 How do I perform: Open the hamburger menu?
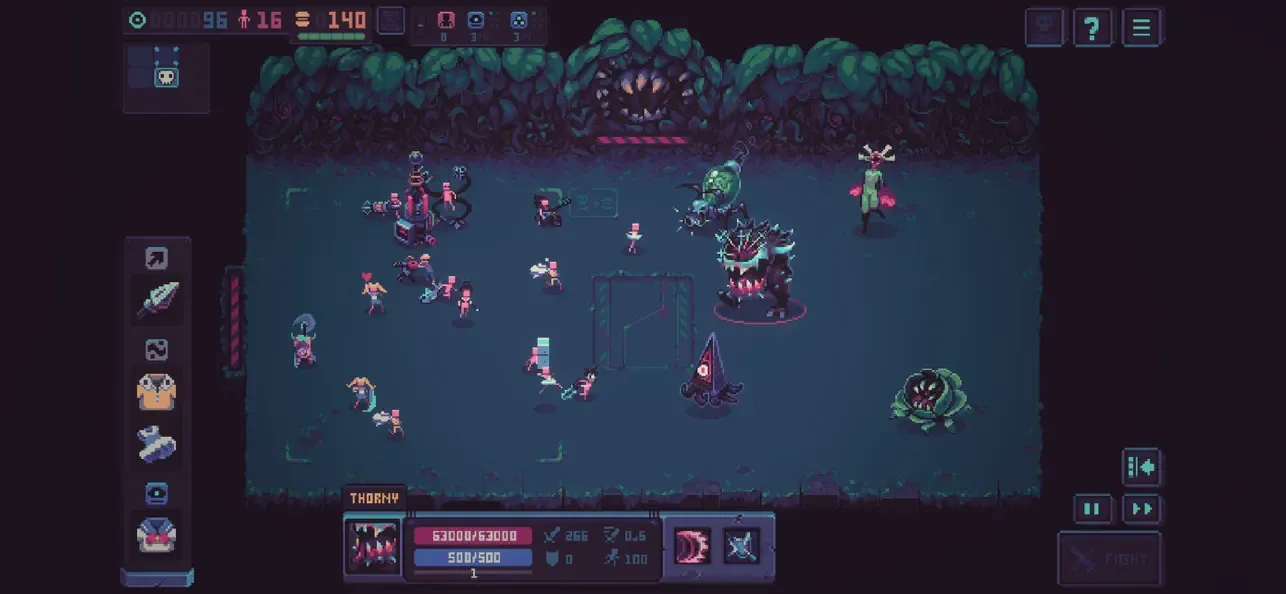coord(1141,27)
